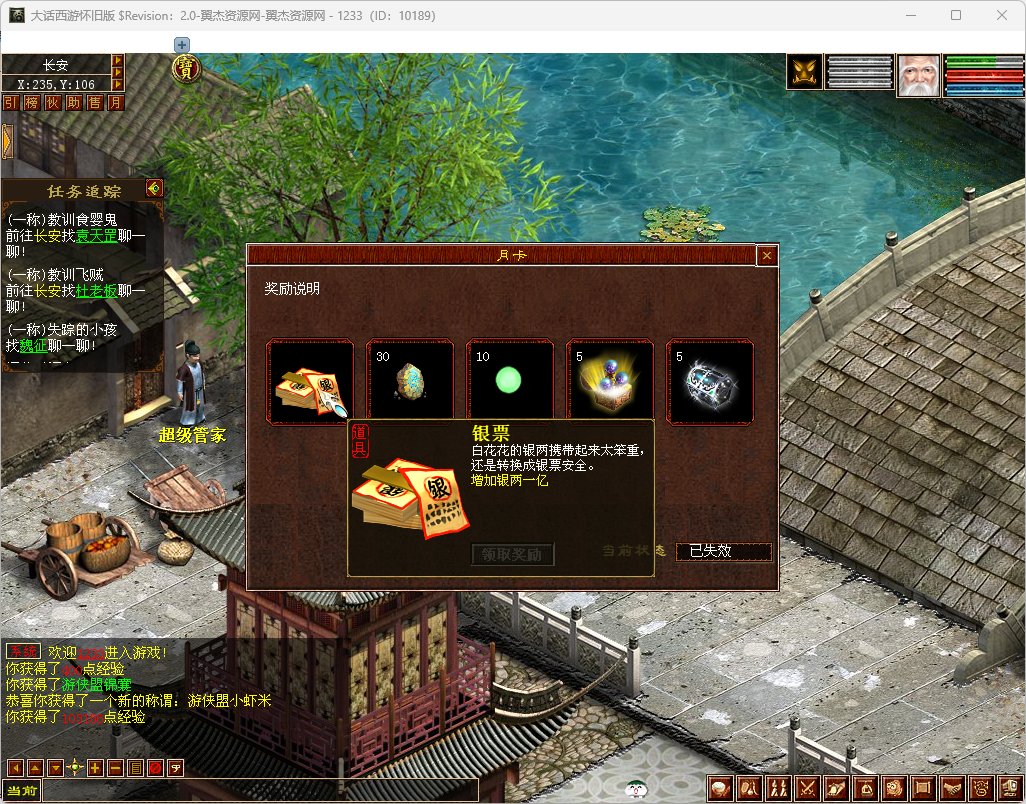Click the chat box plus button

coord(95,768)
